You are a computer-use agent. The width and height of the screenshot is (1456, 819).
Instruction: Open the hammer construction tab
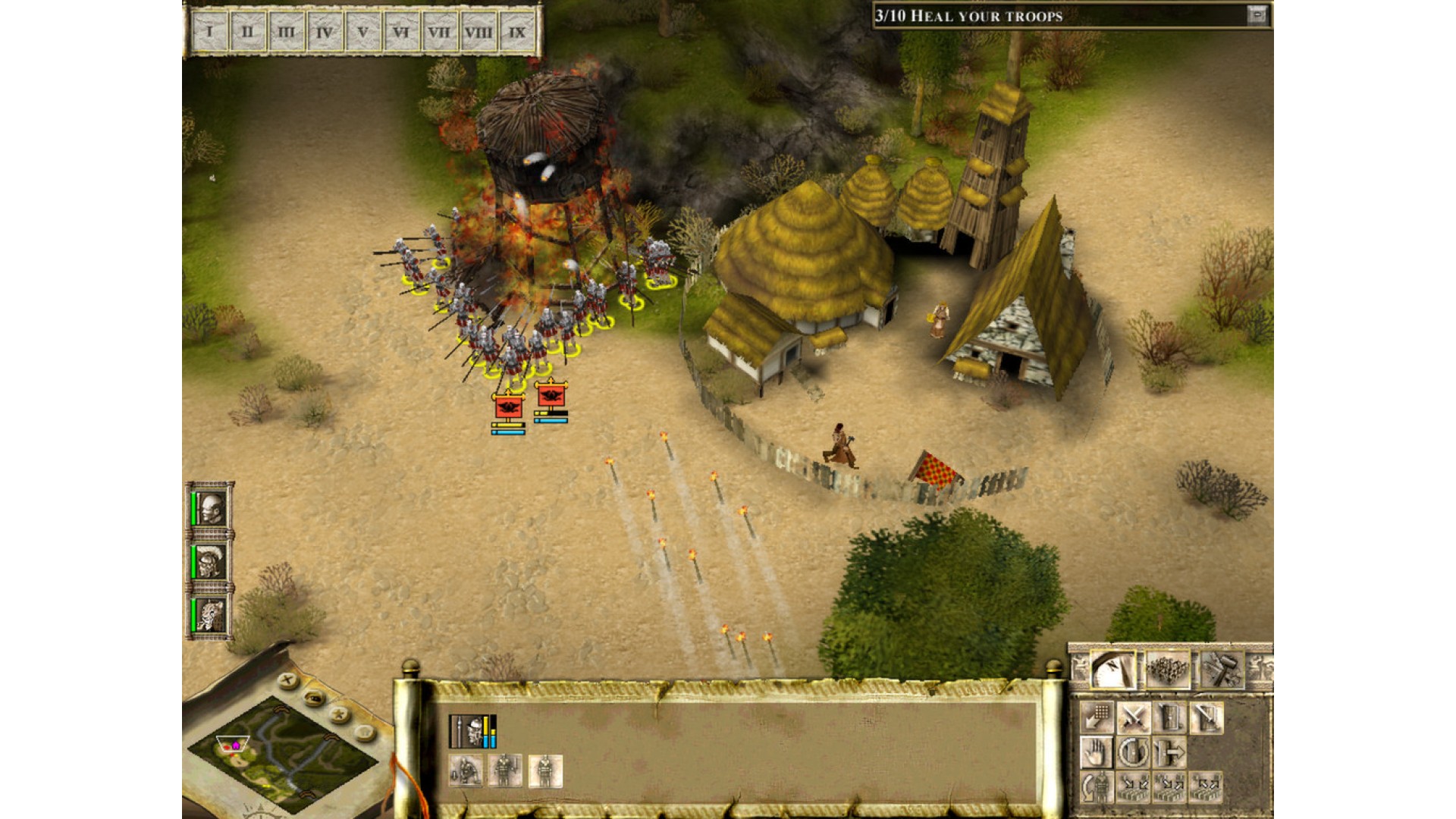click(x=1222, y=670)
